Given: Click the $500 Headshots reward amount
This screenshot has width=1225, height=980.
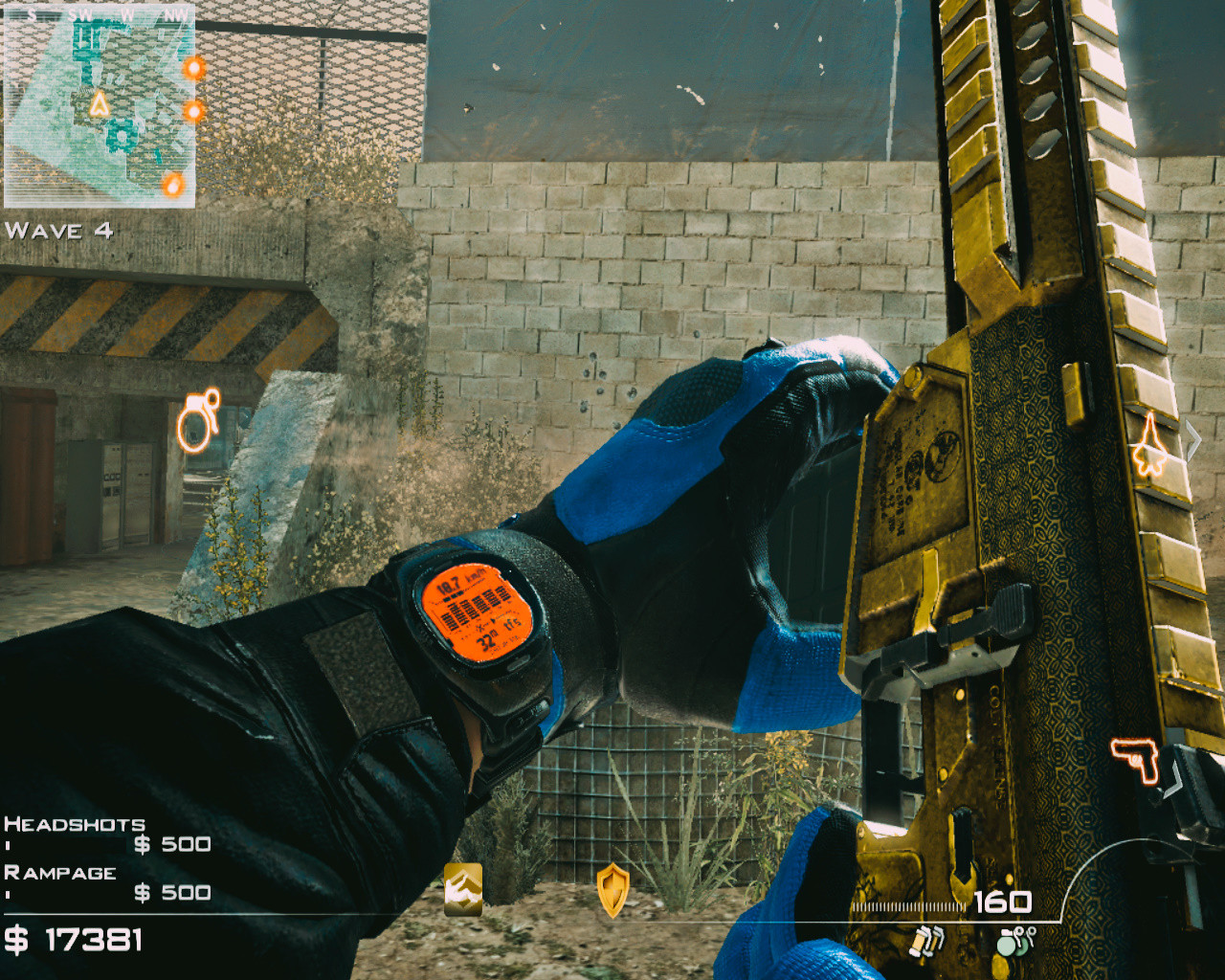Looking at the screenshot, I should pyautogui.click(x=172, y=844).
